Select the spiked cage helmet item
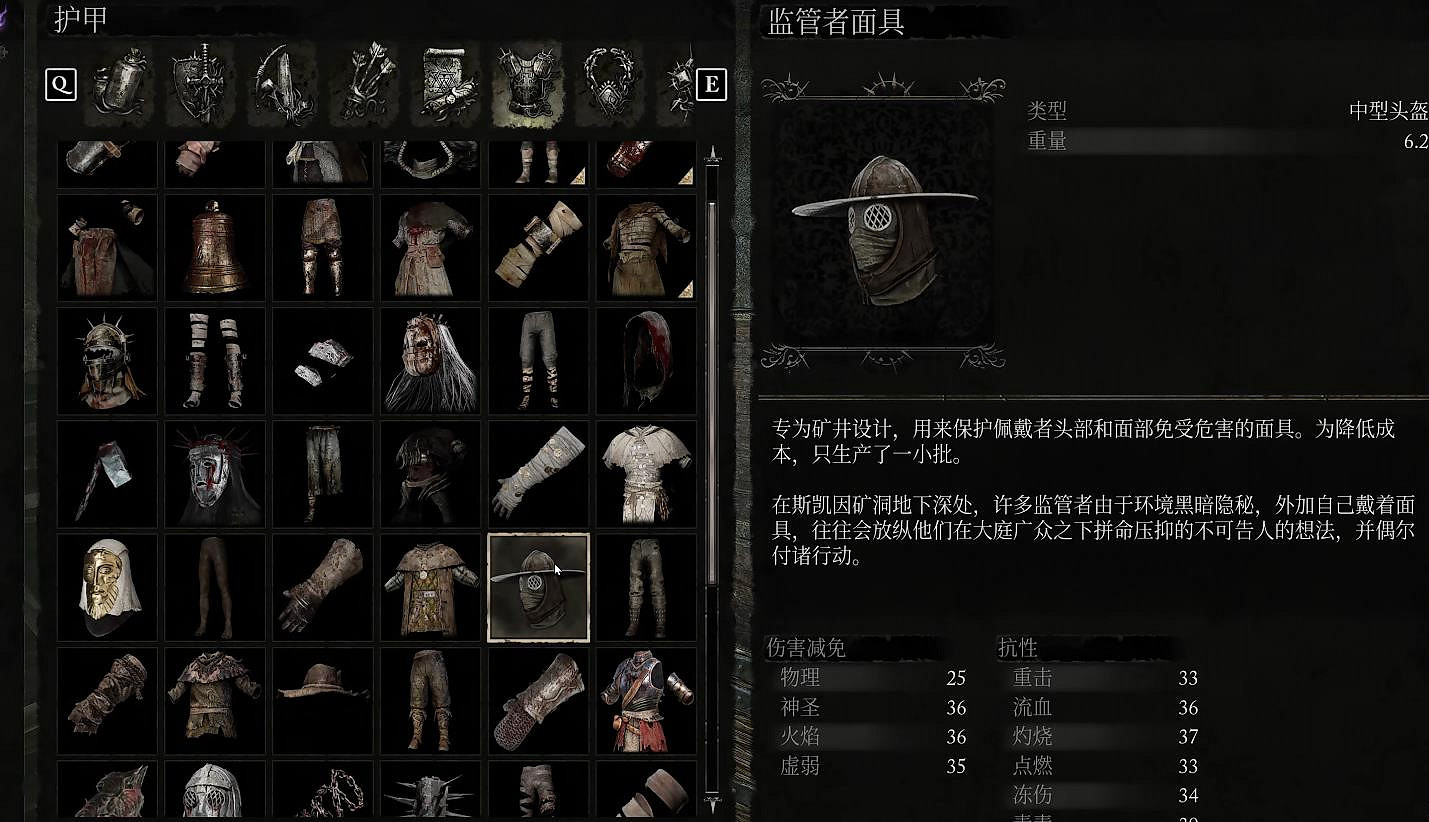The height and width of the screenshot is (822, 1429). point(107,363)
